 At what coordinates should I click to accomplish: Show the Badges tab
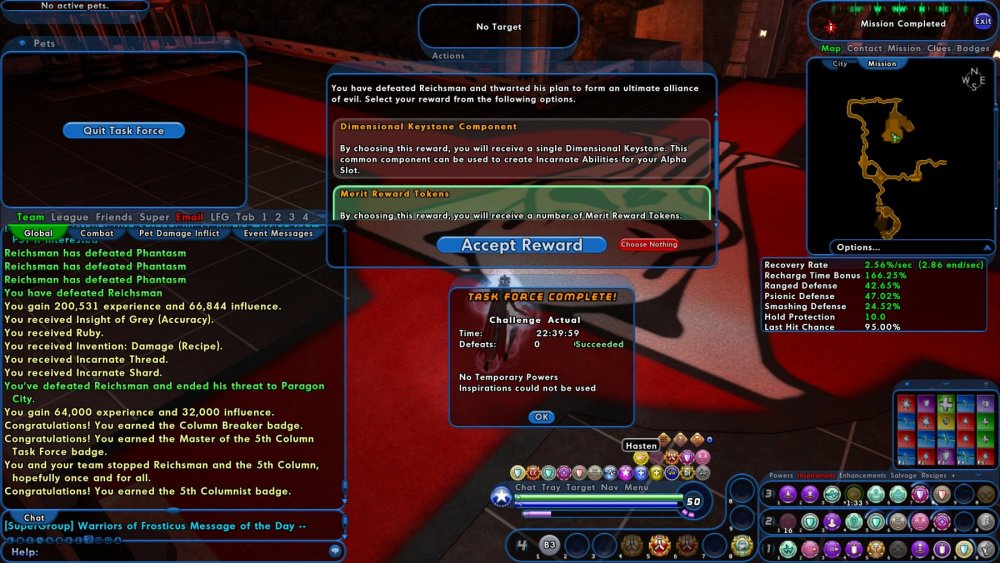973,48
